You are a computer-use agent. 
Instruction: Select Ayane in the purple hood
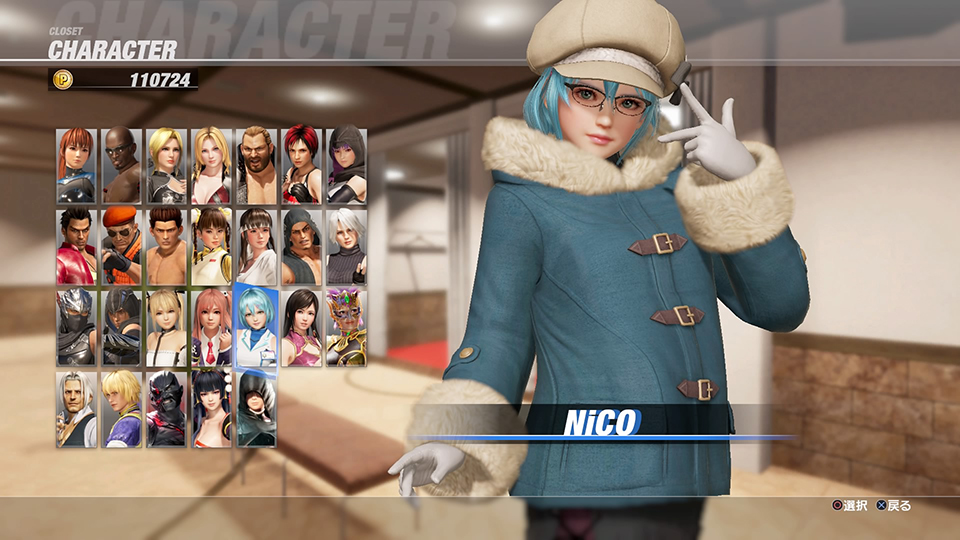(346, 165)
